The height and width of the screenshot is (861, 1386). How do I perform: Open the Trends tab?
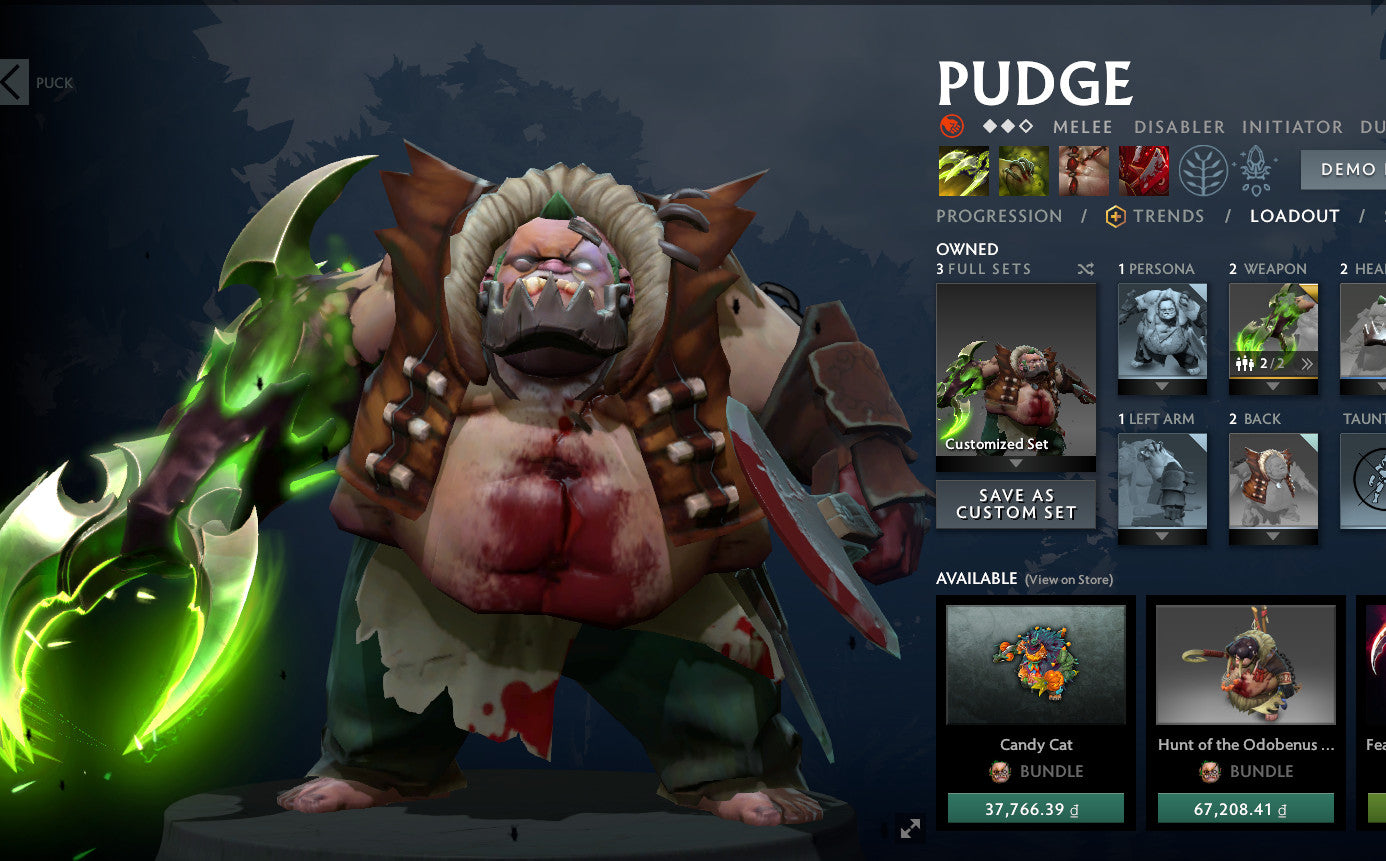(x=1170, y=215)
